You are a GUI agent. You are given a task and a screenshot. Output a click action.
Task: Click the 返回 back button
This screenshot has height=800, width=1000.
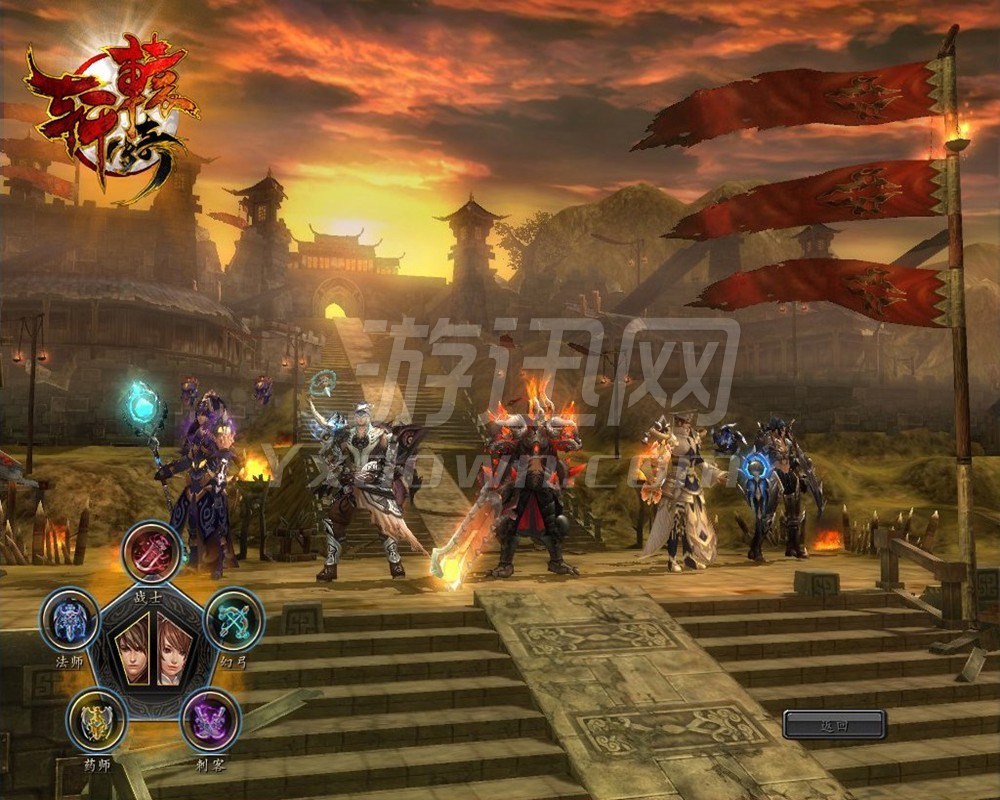(x=834, y=725)
